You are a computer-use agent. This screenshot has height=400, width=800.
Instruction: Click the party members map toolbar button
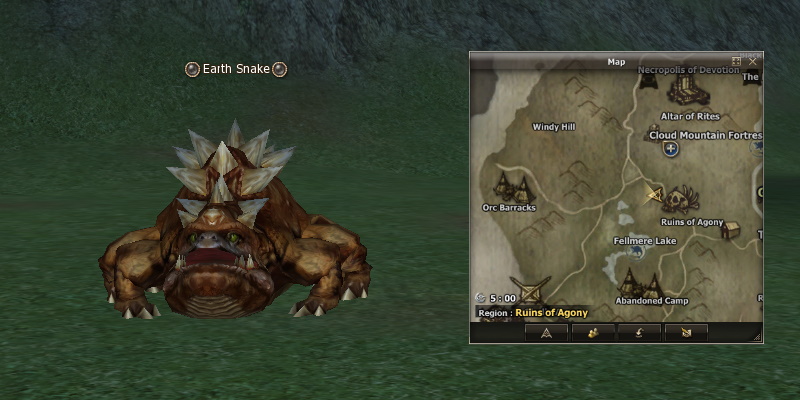point(593,332)
